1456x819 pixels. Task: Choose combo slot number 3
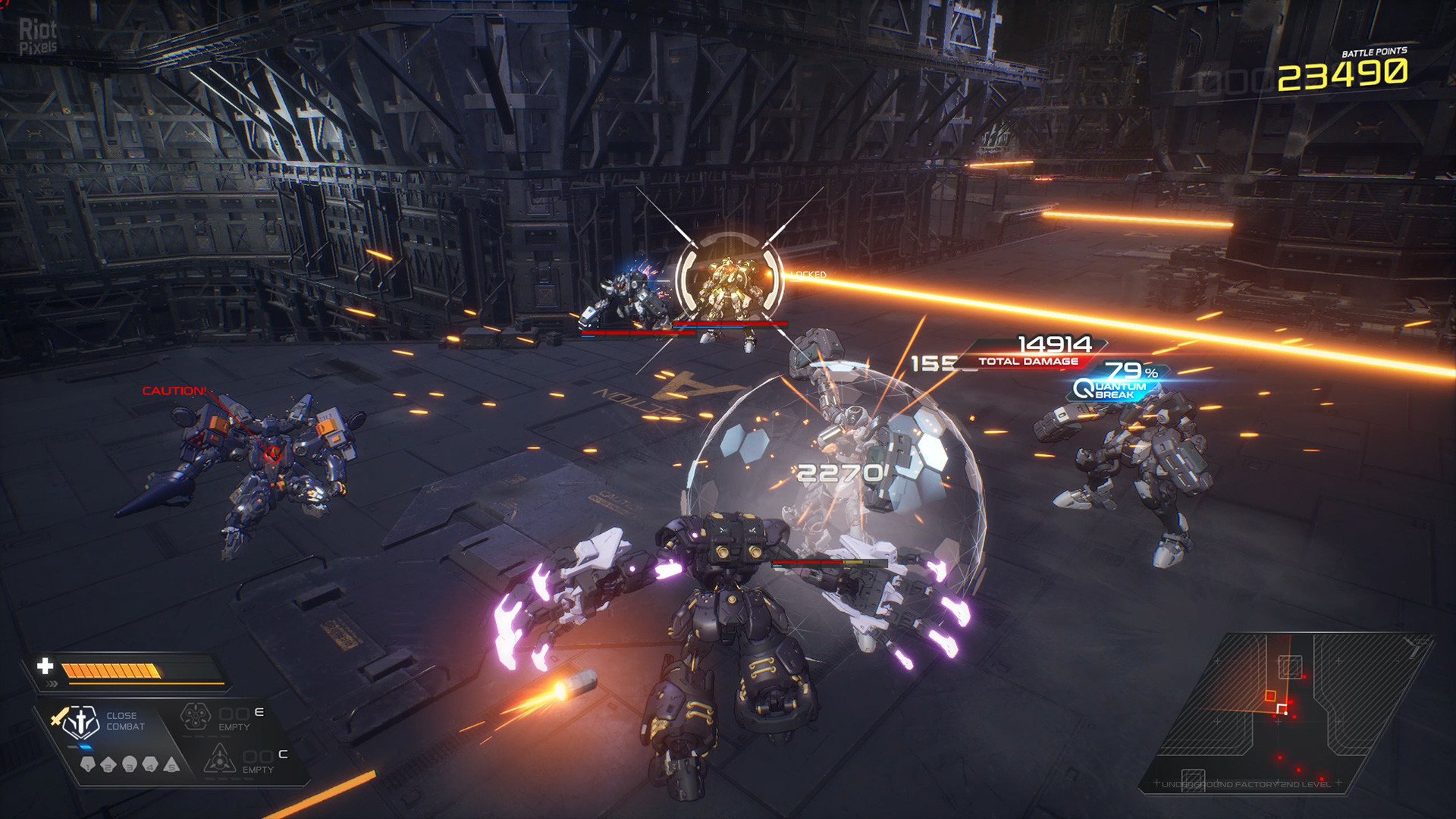coord(130,764)
